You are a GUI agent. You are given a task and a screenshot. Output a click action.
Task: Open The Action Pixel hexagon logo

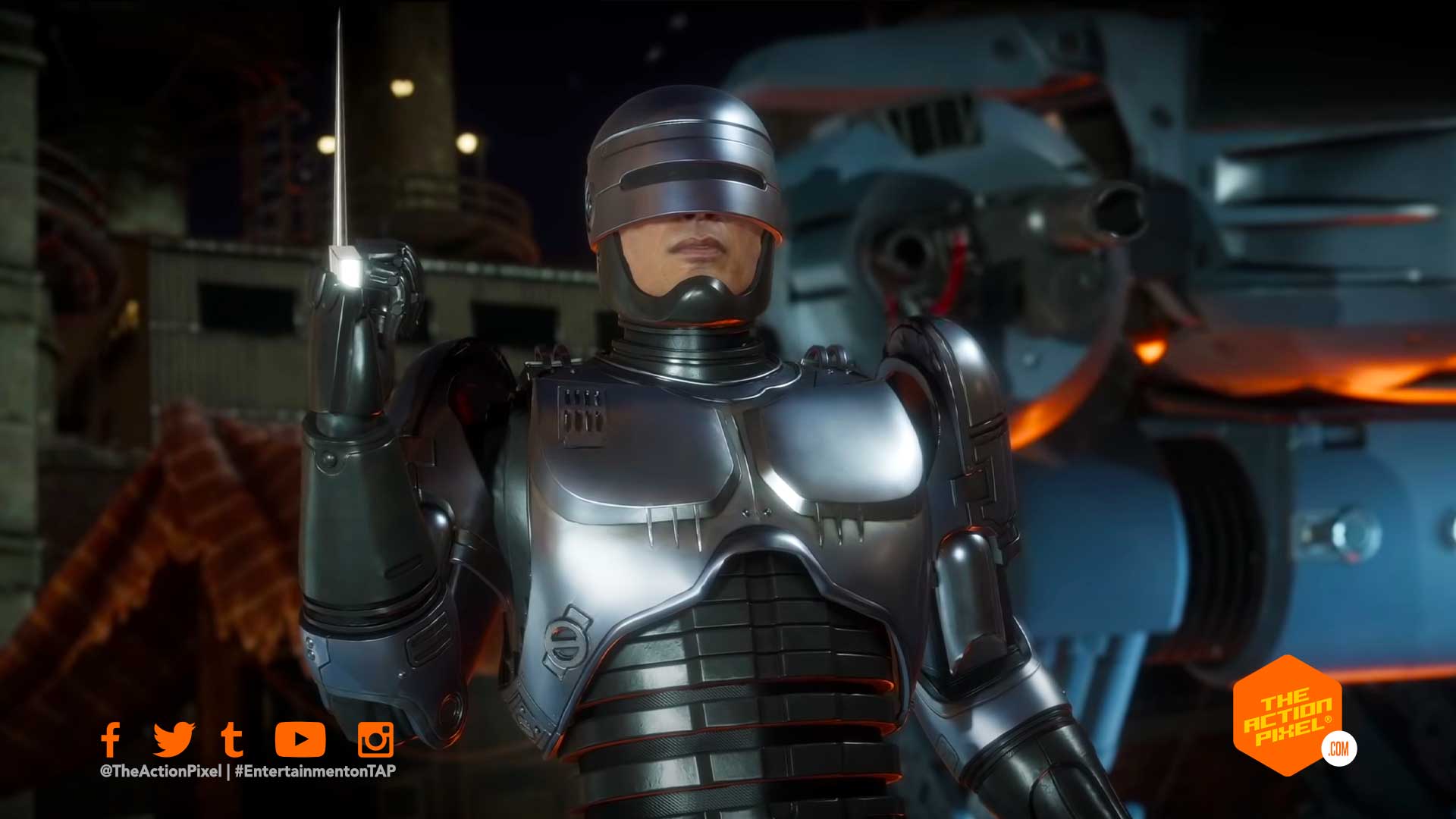1288,716
